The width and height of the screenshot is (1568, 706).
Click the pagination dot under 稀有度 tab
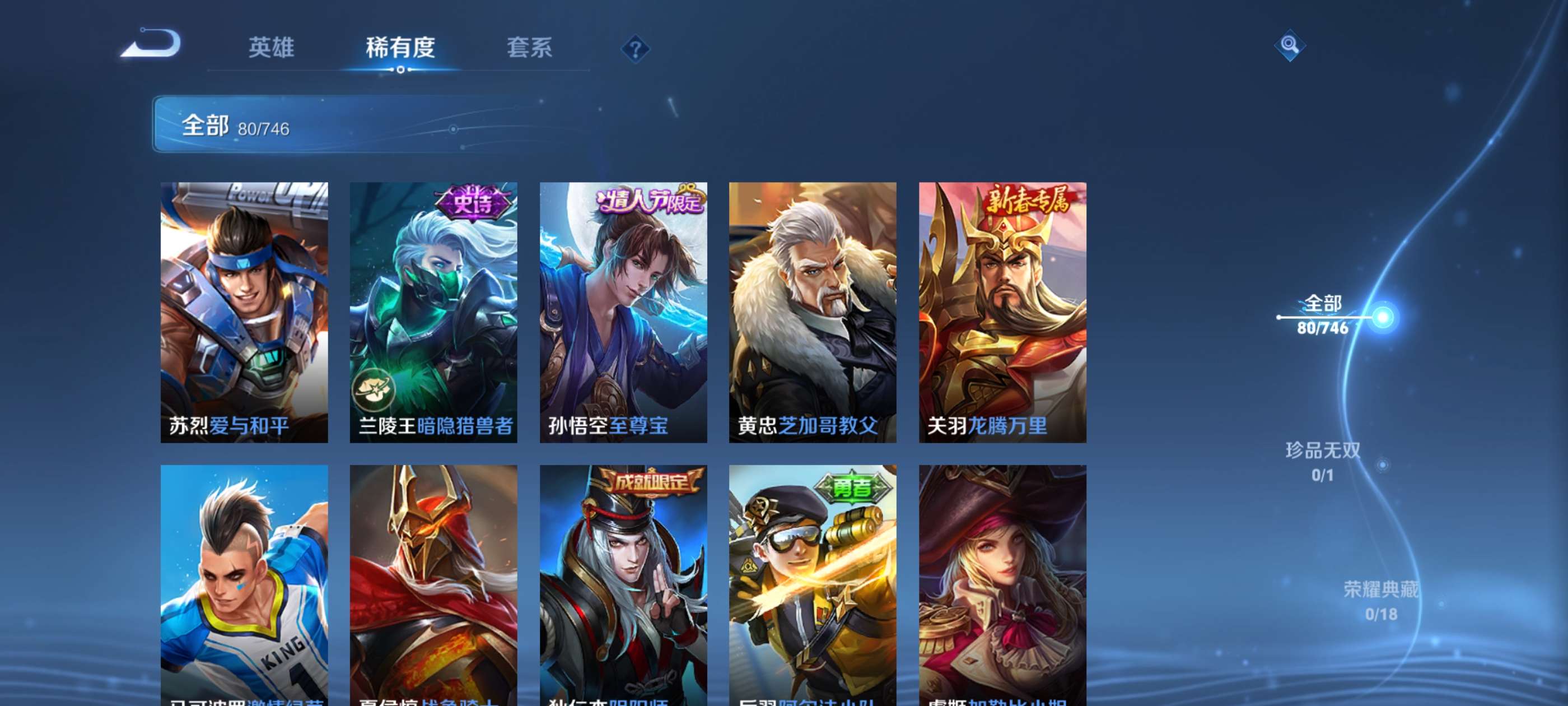tap(402, 69)
